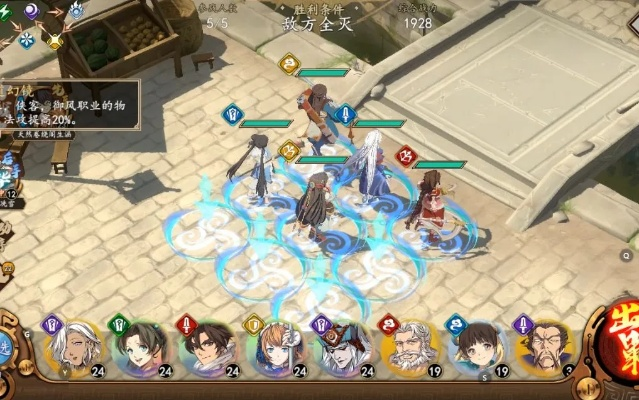Viewport: 639px width, 400px height.
Task: Choose the masked hero with pale hair
Action: 341,346
